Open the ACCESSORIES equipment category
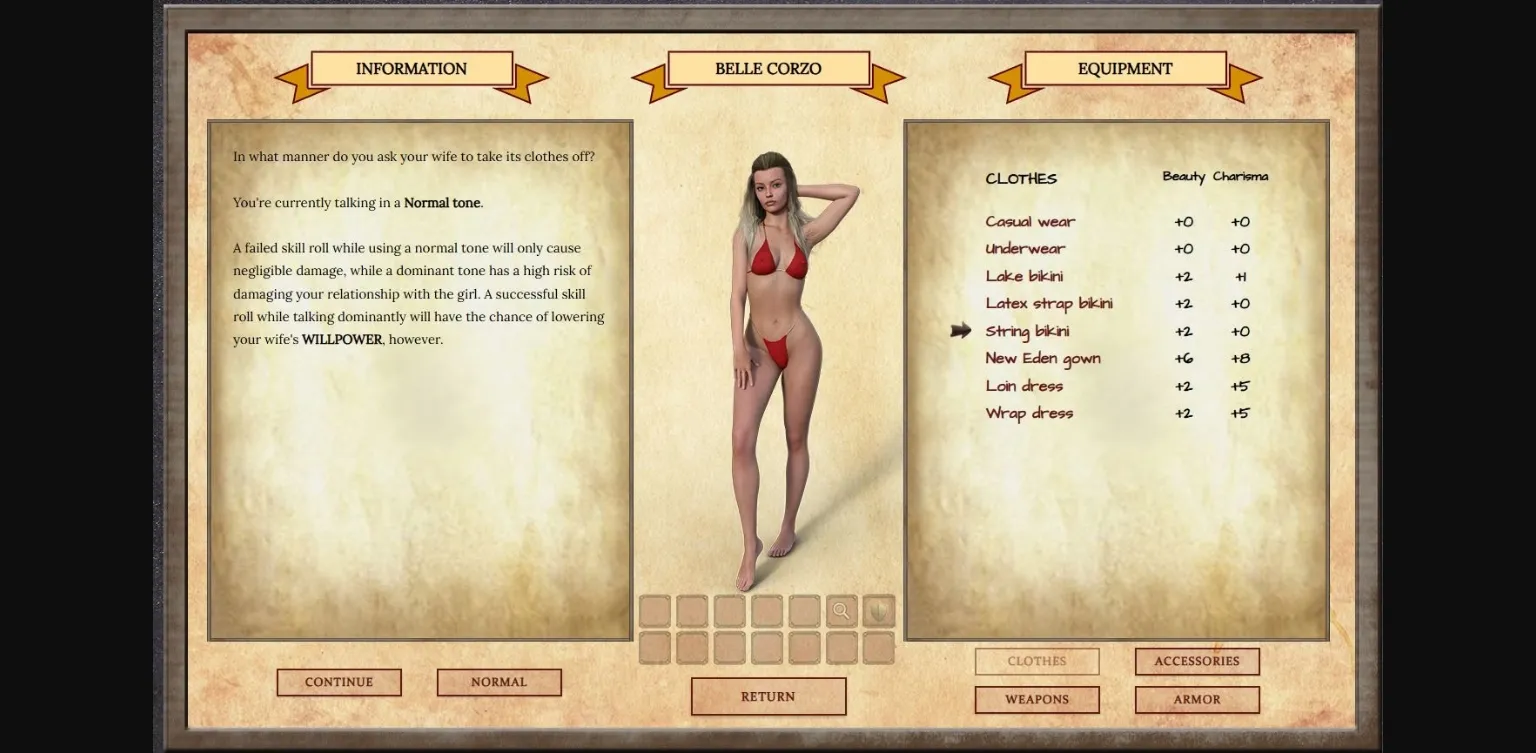The image size is (1536, 753). coord(1196,661)
